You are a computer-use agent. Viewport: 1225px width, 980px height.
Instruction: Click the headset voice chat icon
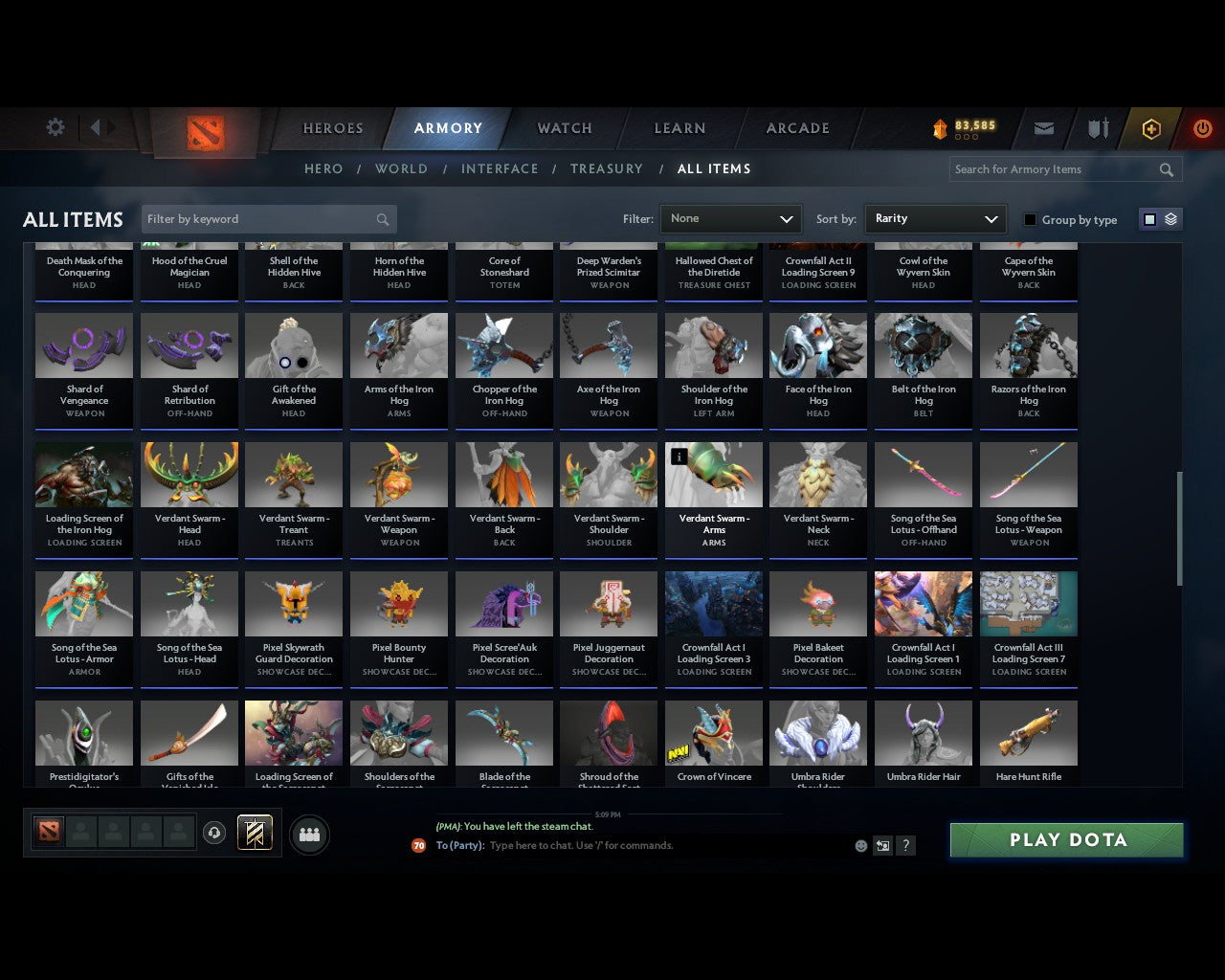pyautogui.click(x=215, y=833)
